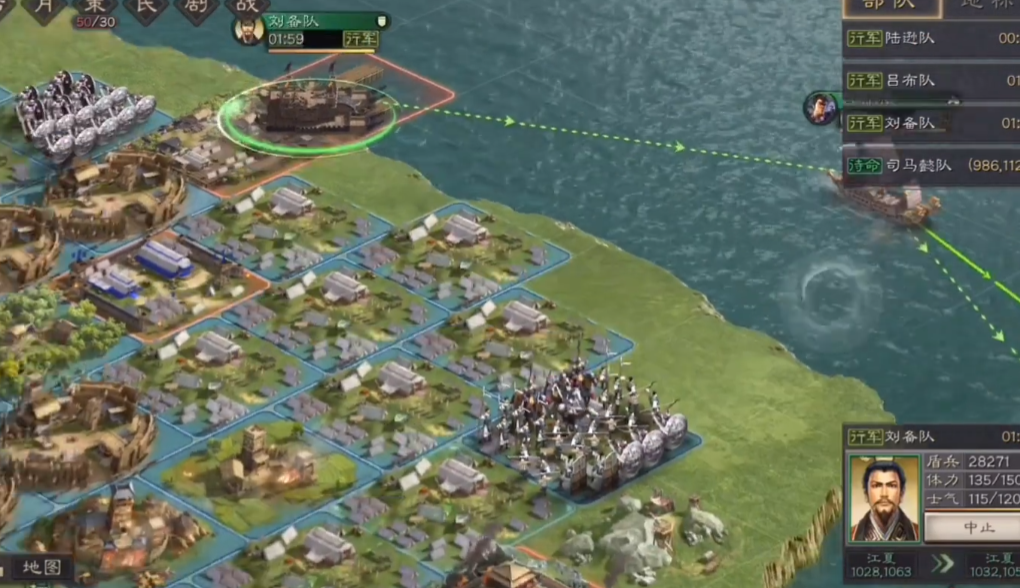
Task: Click Liu Bei's portrait in the army panel
Action: (884, 499)
